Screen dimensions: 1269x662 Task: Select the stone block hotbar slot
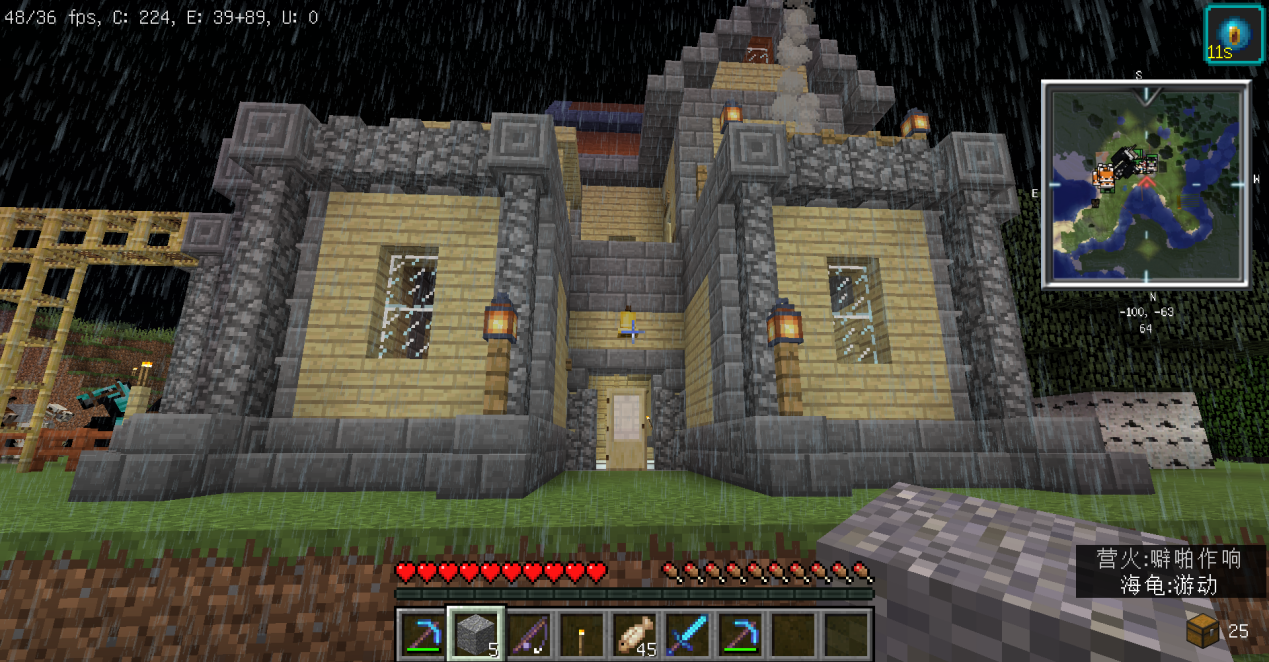476,634
